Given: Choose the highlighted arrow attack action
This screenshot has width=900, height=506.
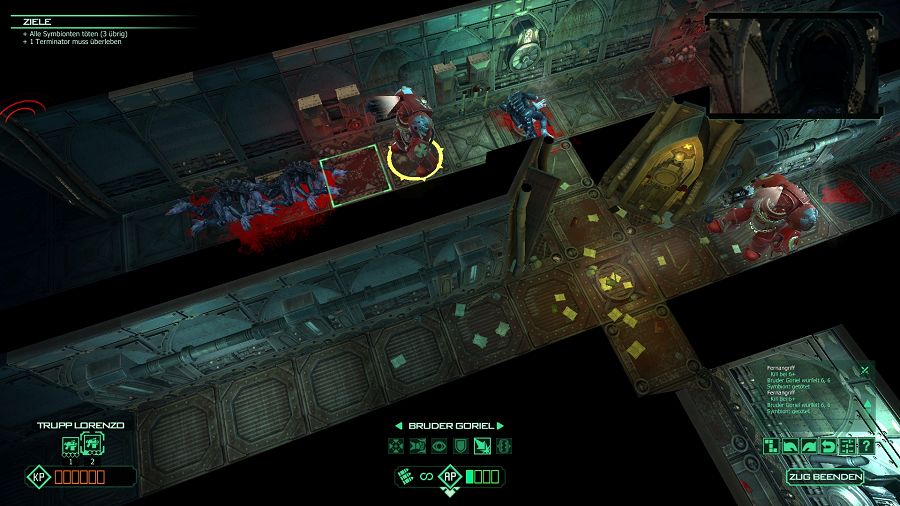Looking at the screenshot, I should 481,445.
